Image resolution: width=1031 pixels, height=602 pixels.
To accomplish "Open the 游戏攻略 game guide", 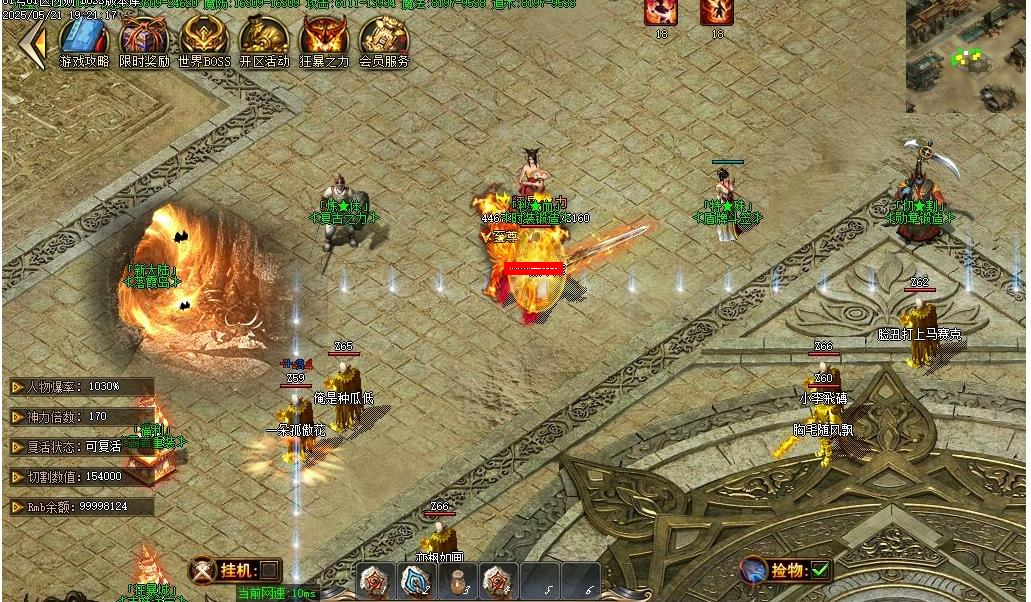I will pos(84,40).
